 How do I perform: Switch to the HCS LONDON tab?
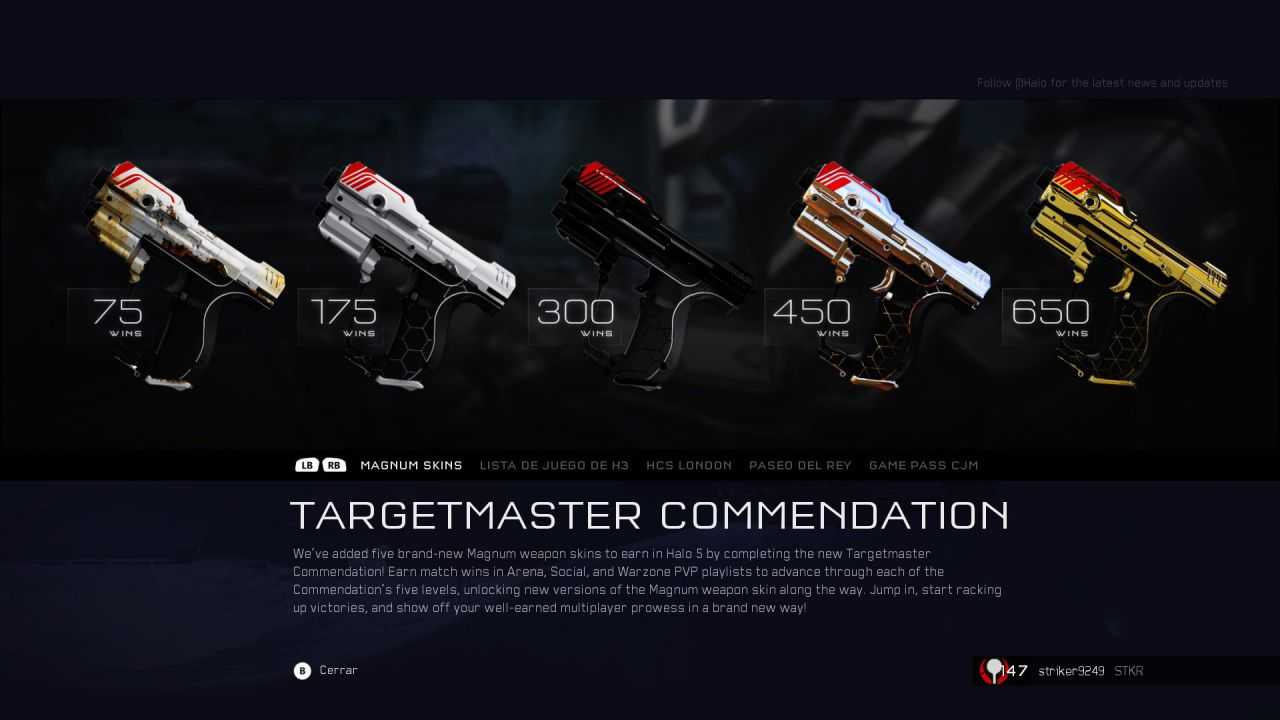[689, 465]
